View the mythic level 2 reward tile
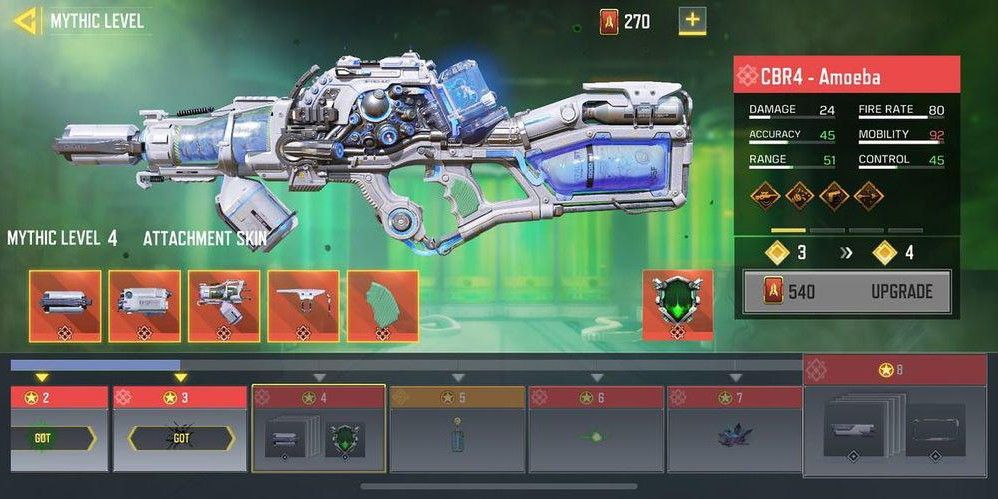This screenshot has height=499, width=998. coord(59,429)
